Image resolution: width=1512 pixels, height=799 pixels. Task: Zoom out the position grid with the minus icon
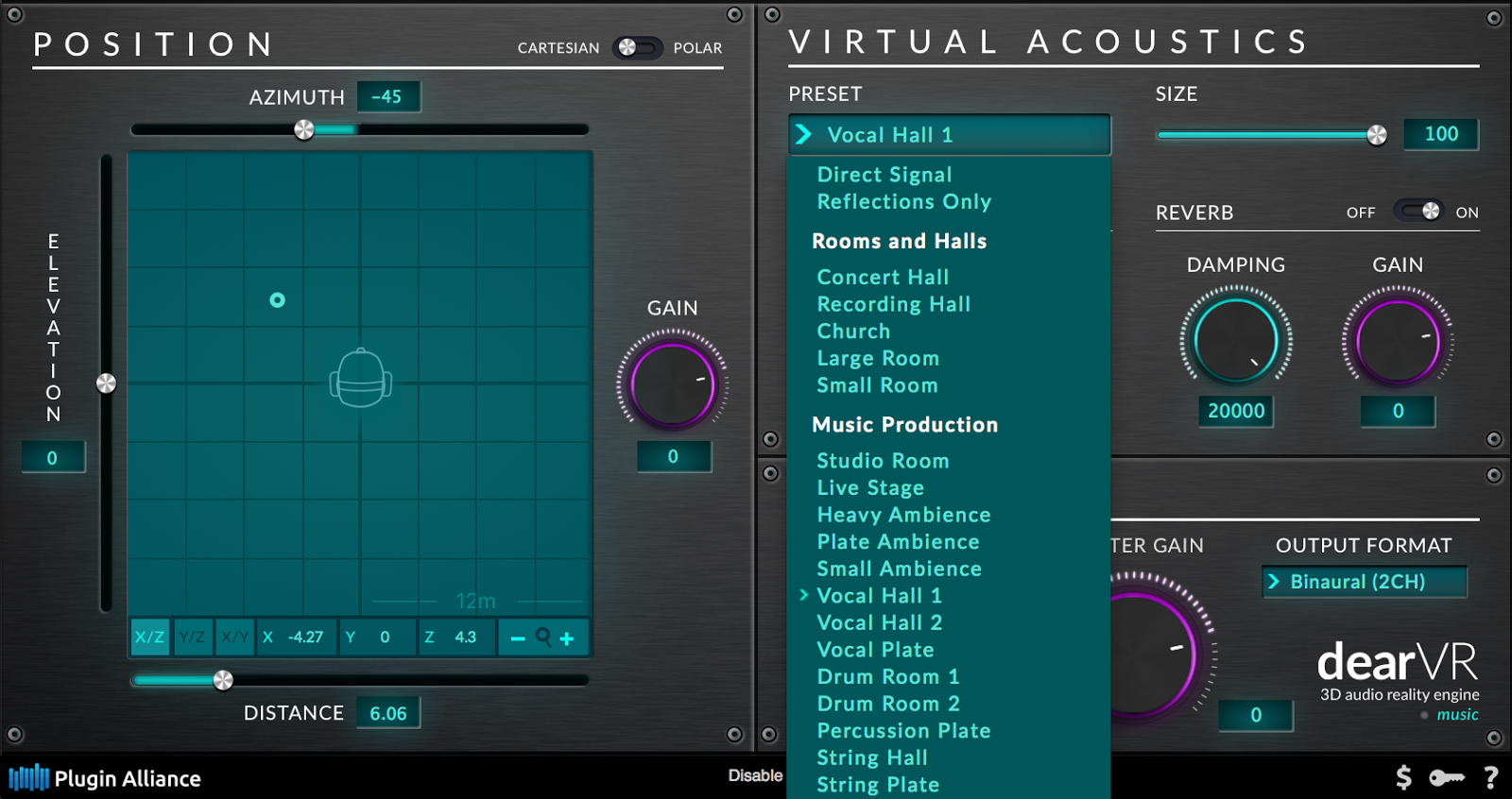coord(518,637)
